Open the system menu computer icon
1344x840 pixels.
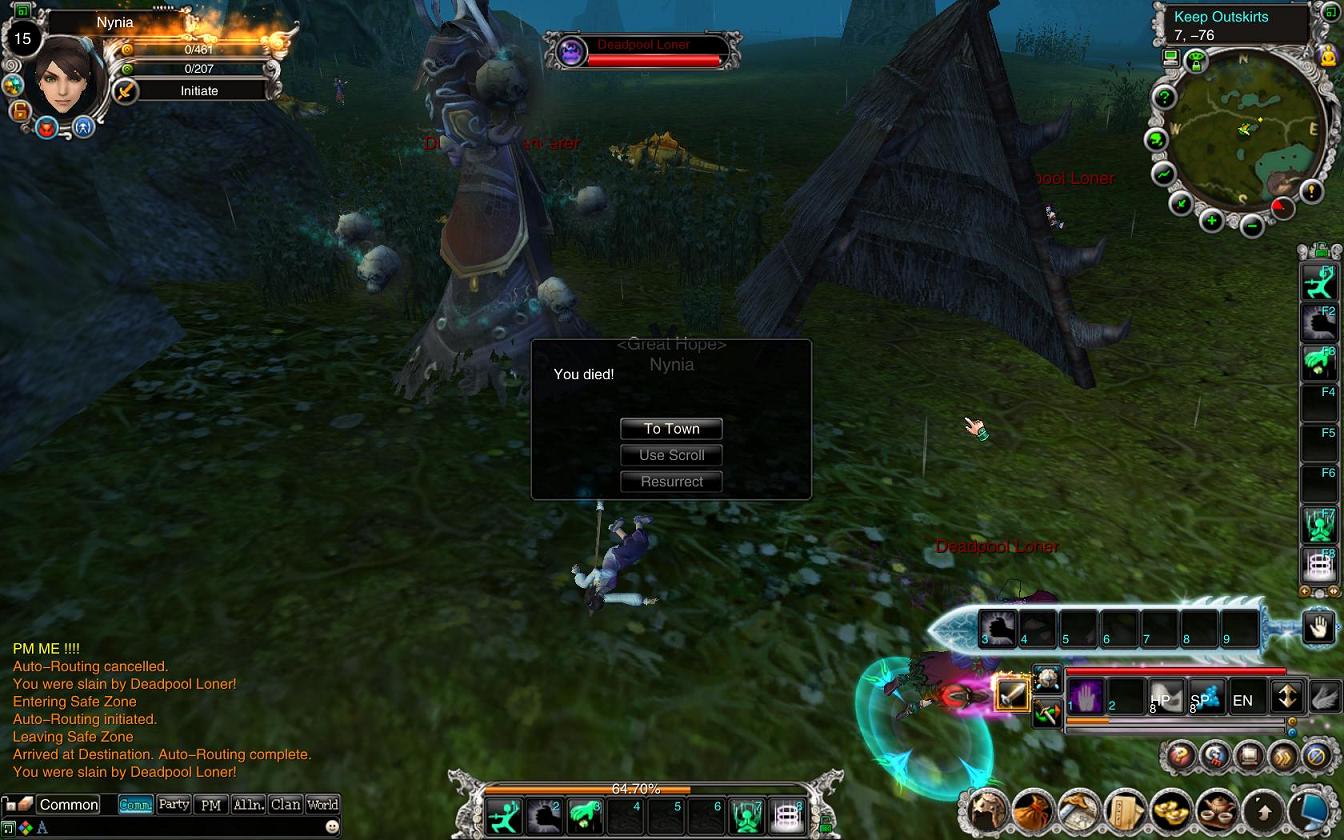coord(1310,810)
